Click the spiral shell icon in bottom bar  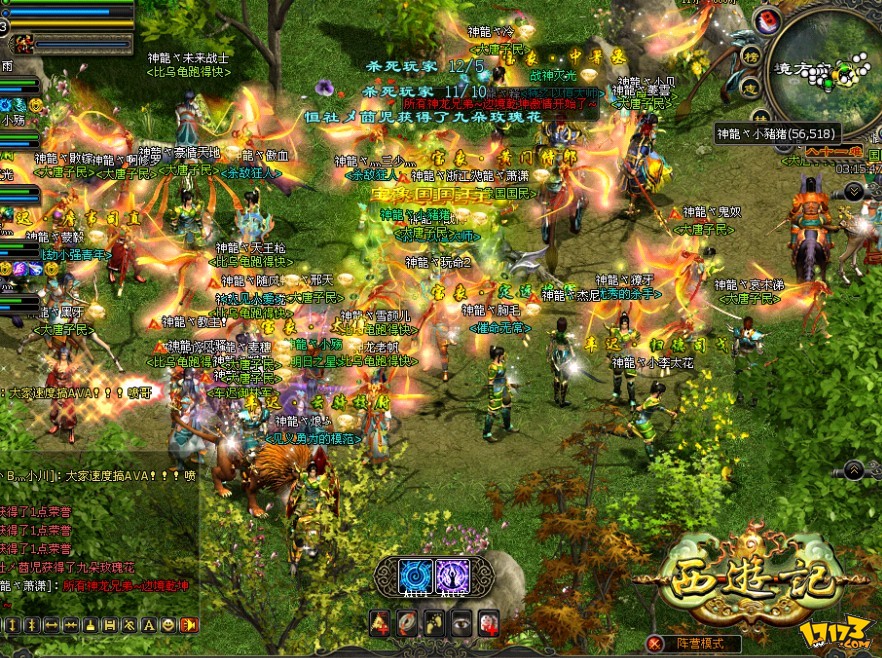coord(407,623)
